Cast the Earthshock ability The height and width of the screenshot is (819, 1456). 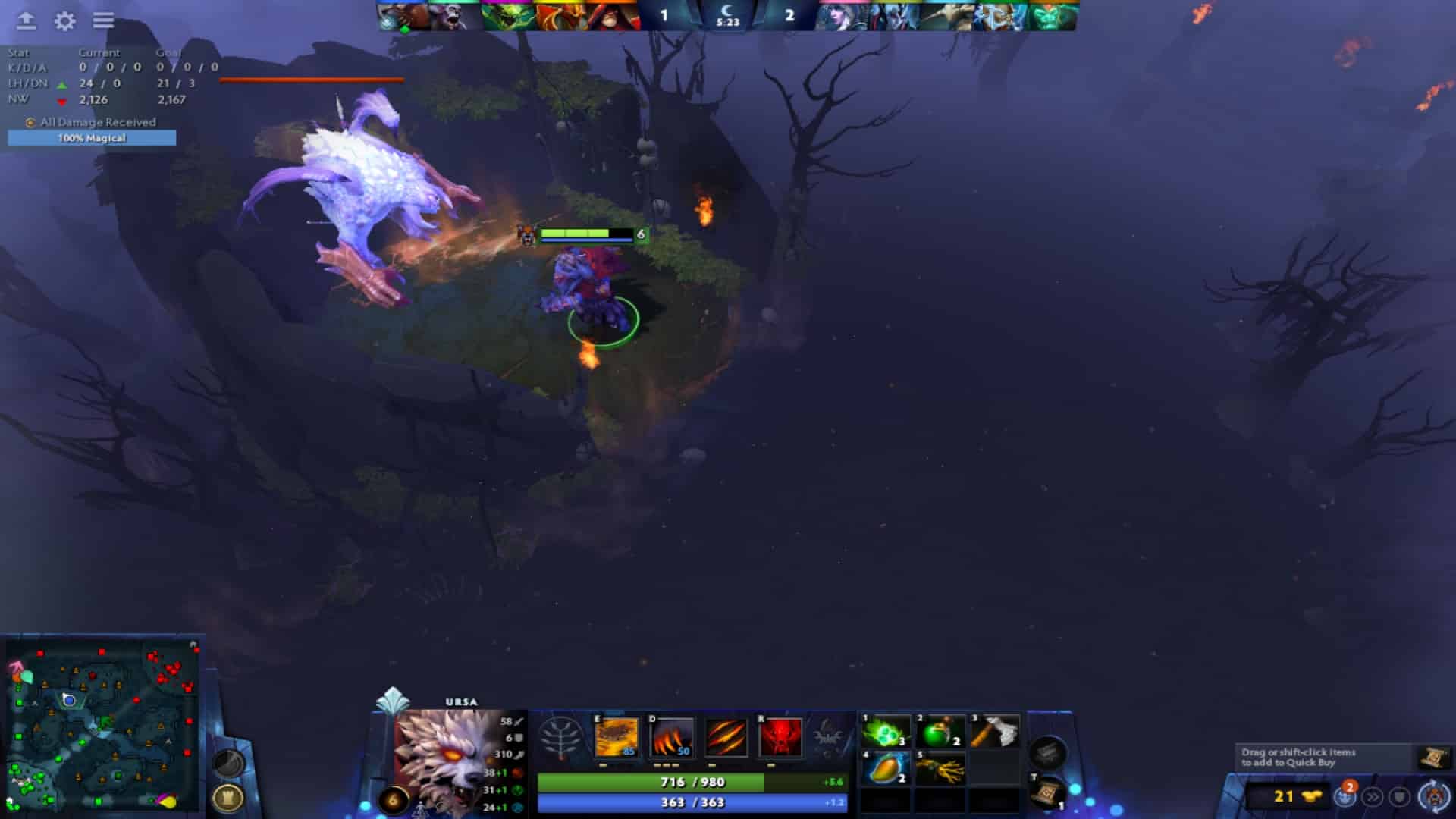click(x=618, y=736)
